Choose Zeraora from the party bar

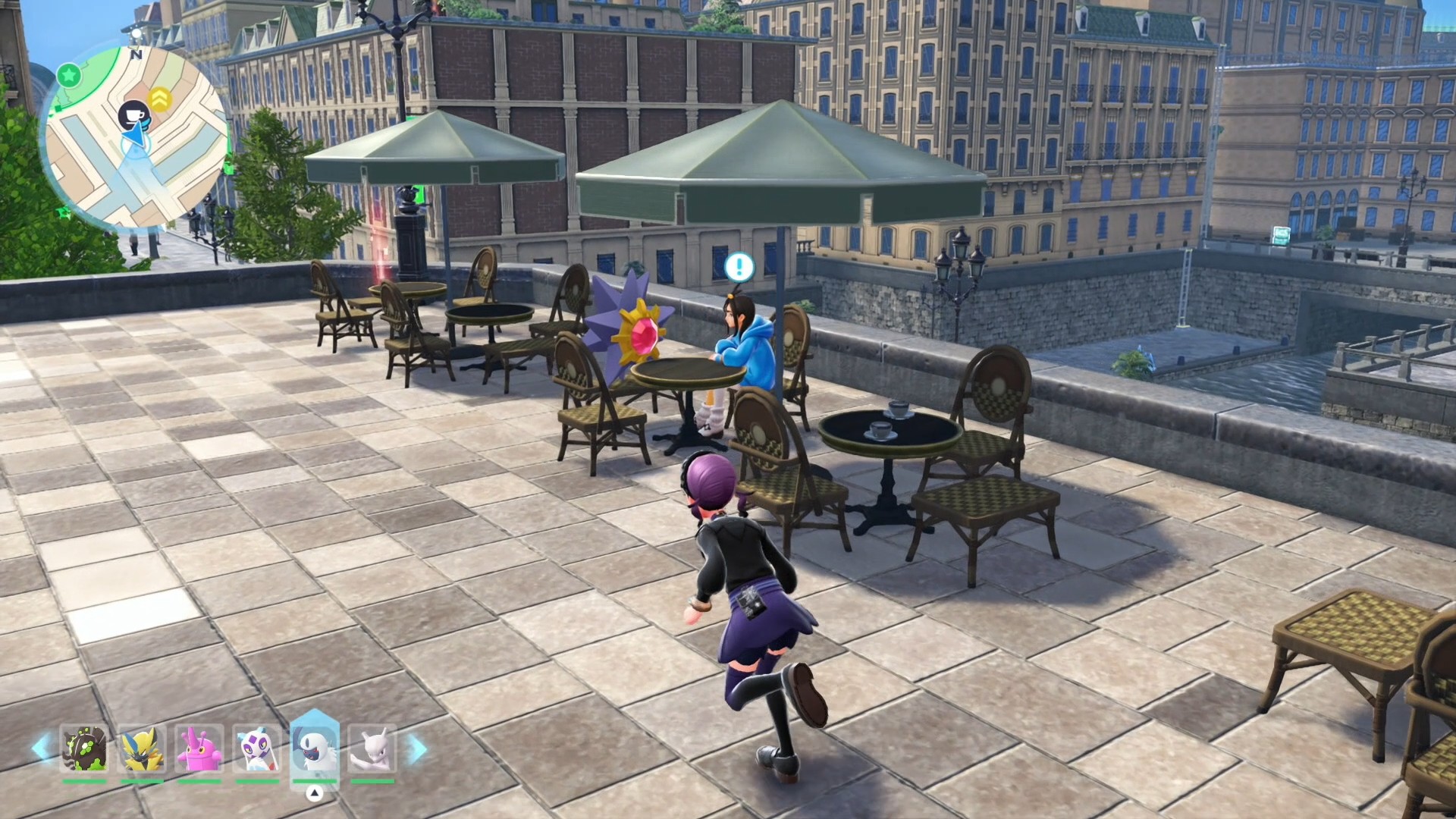(x=142, y=749)
